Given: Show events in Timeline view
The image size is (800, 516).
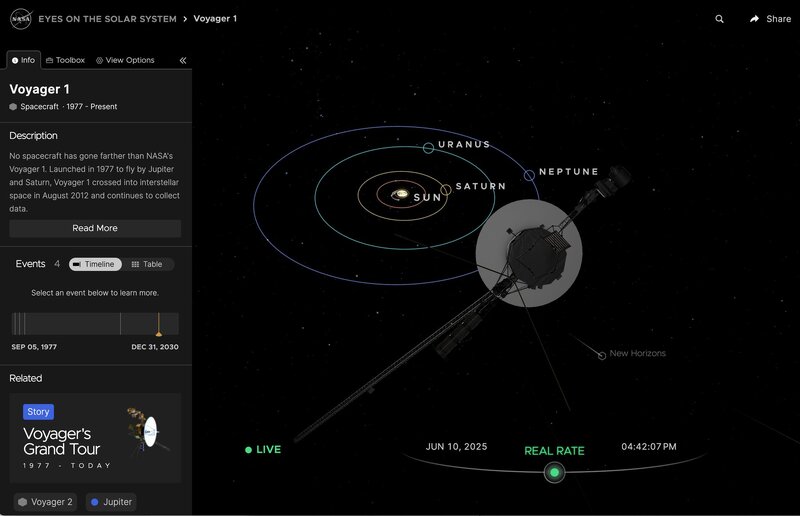Looking at the screenshot, I should (x=95, y=264).
